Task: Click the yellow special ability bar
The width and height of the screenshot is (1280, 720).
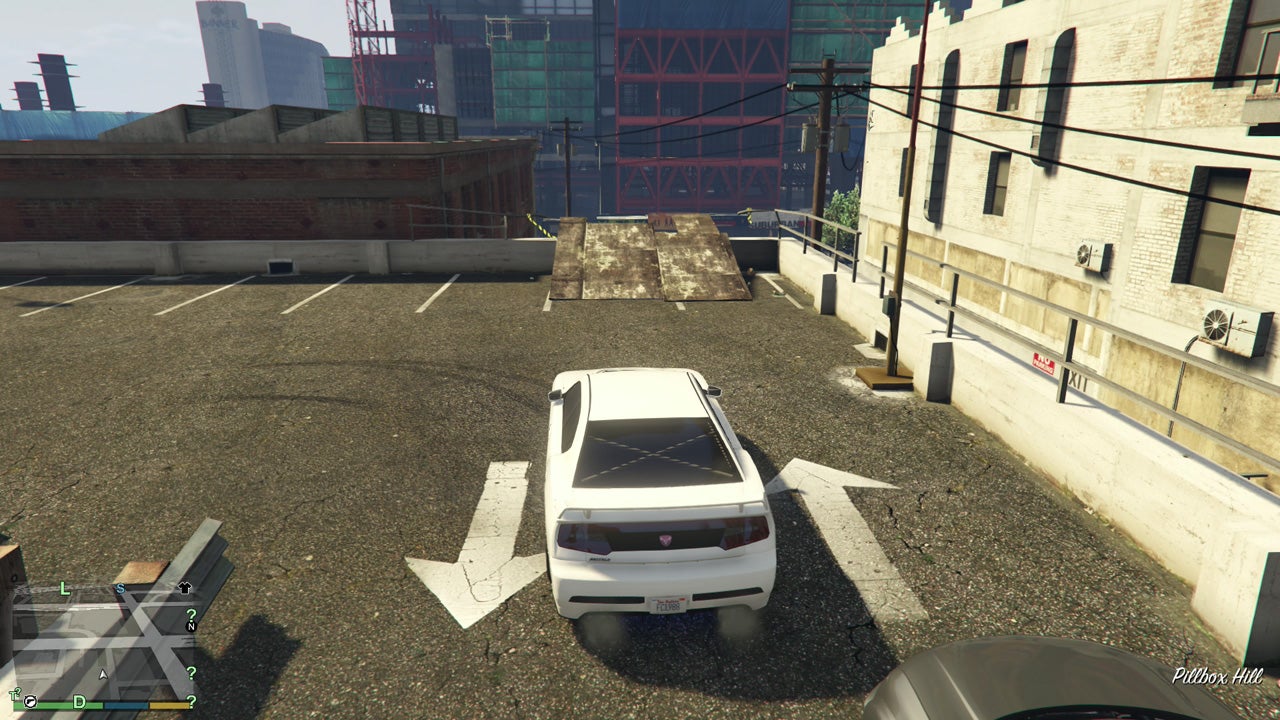Action: [x=169, y=706]
